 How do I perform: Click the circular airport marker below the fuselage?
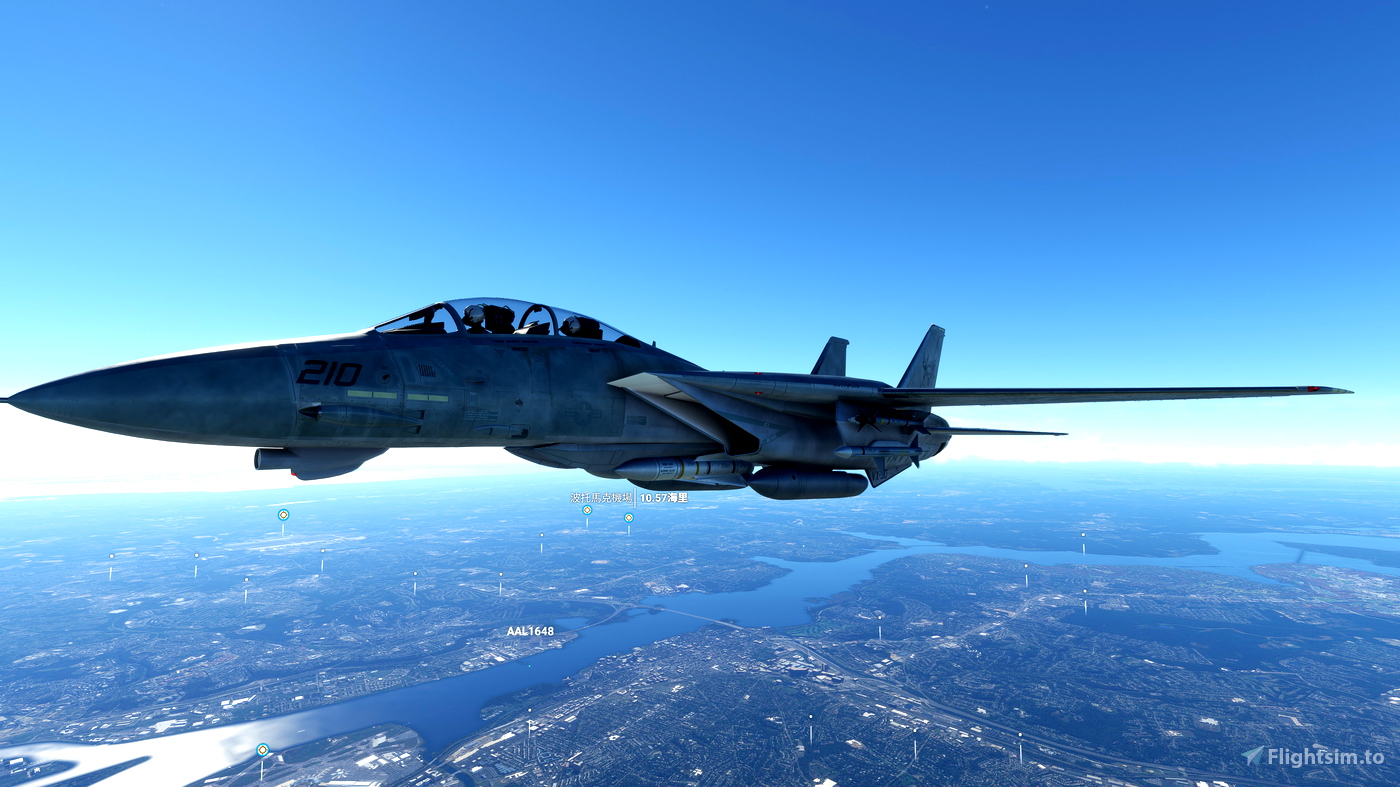[x=627, y=519]
